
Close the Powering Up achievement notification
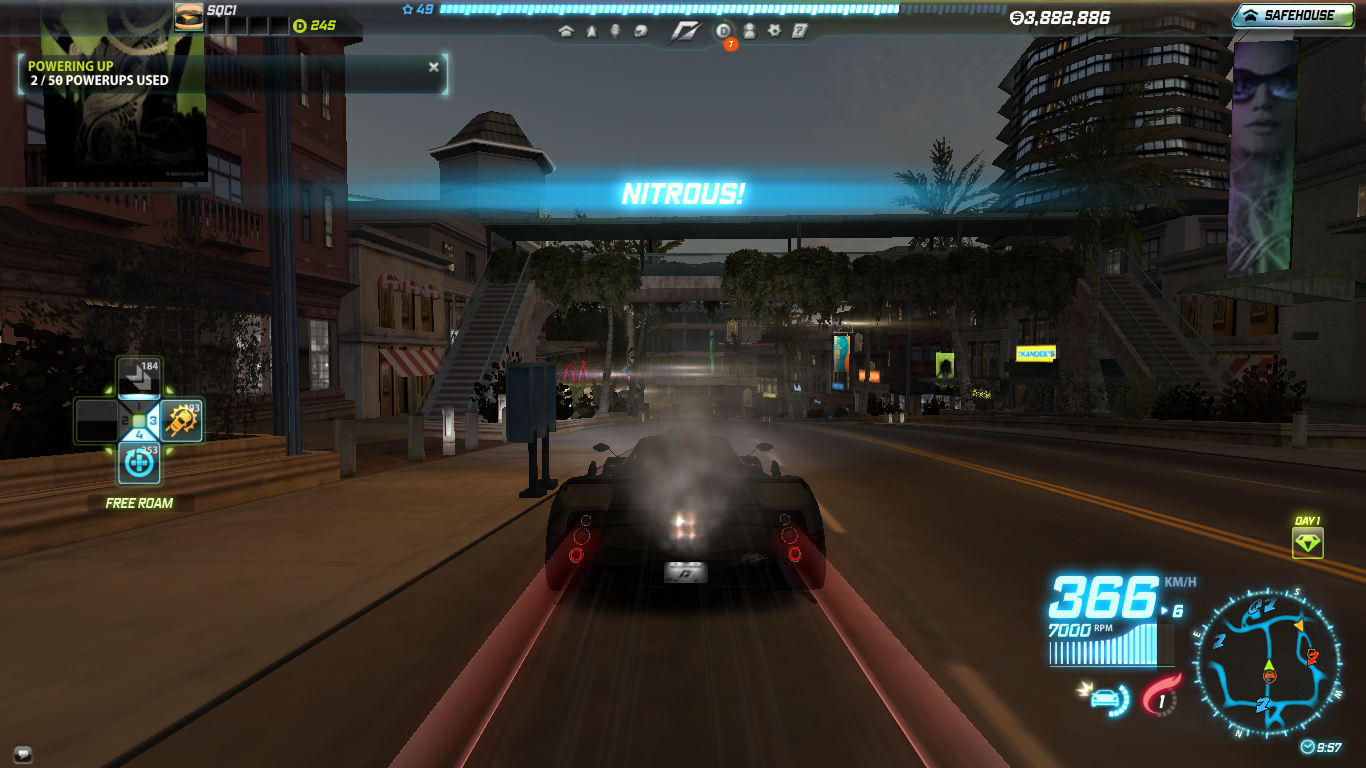433,67
